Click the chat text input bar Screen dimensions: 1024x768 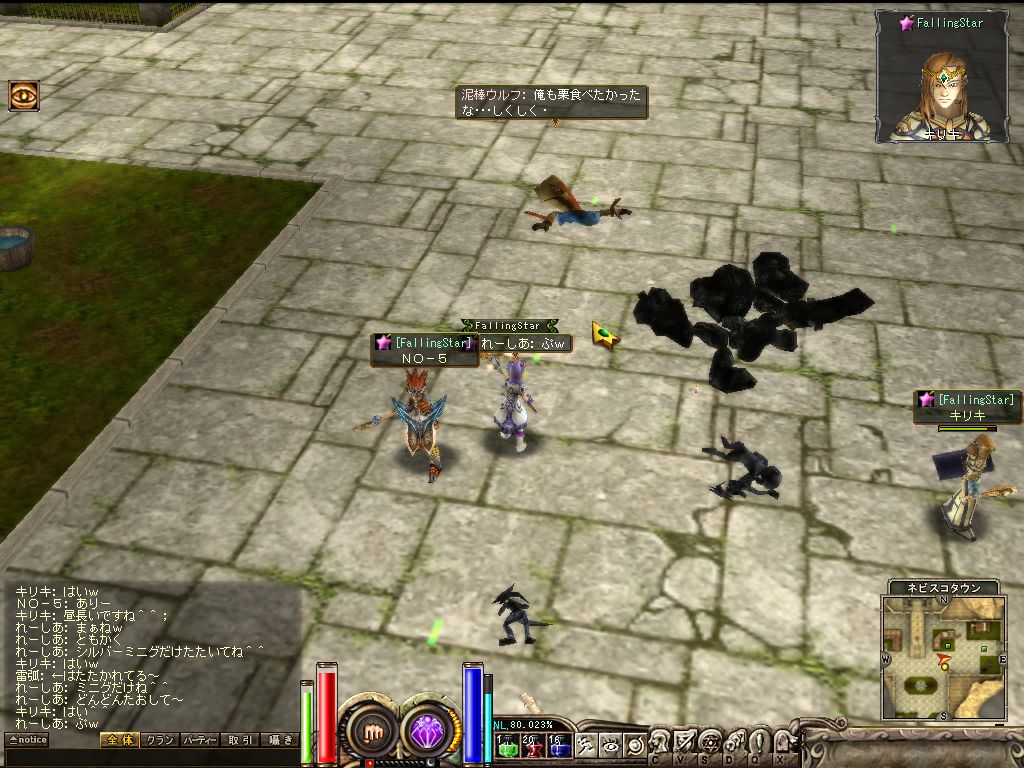click(x=150, y=757)
